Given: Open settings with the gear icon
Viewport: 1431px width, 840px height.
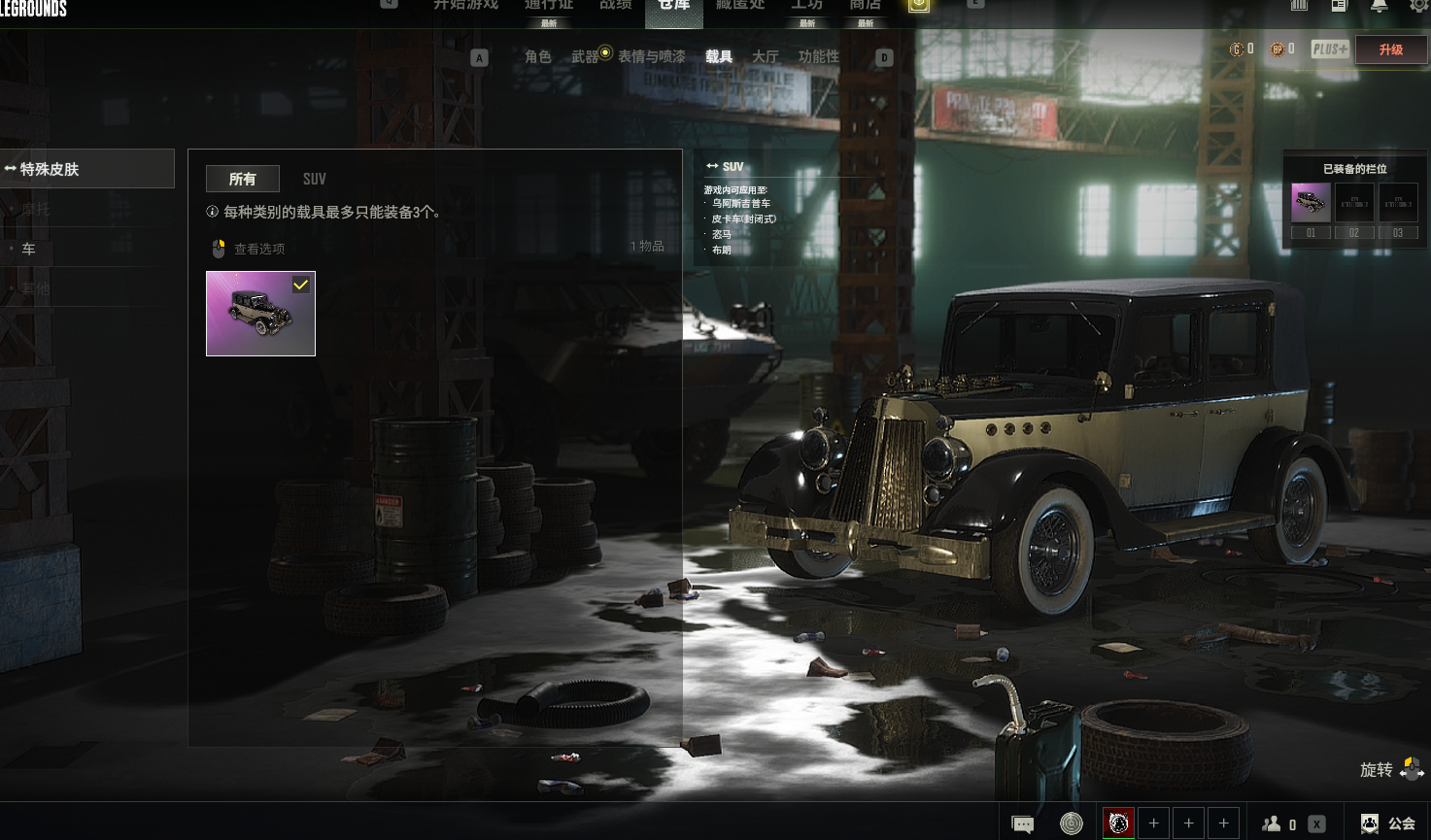Looking at the screenshot, I should pyautogui.click(x=1418, y=6).
